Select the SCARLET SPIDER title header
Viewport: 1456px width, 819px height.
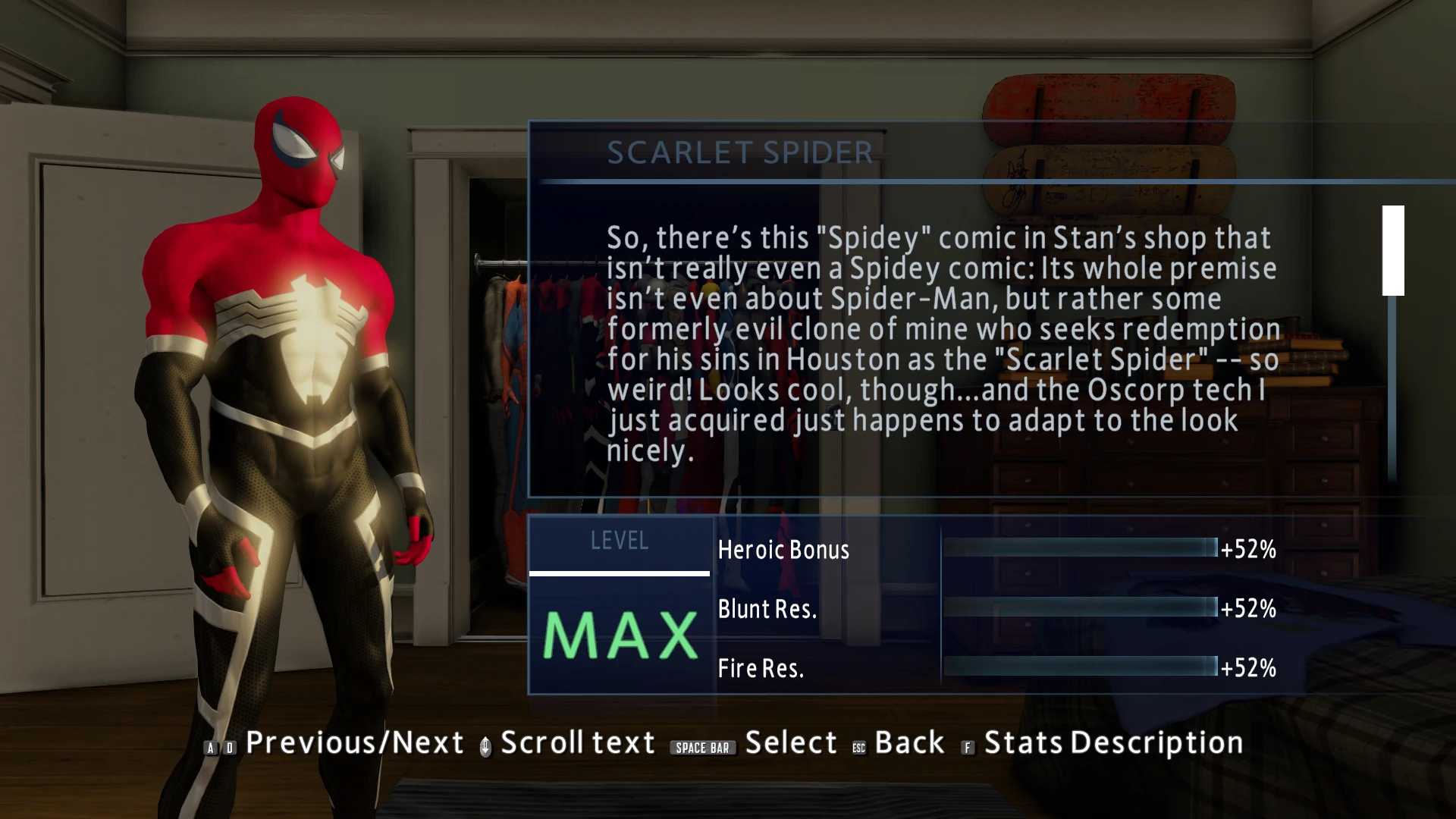coord(739,152)
